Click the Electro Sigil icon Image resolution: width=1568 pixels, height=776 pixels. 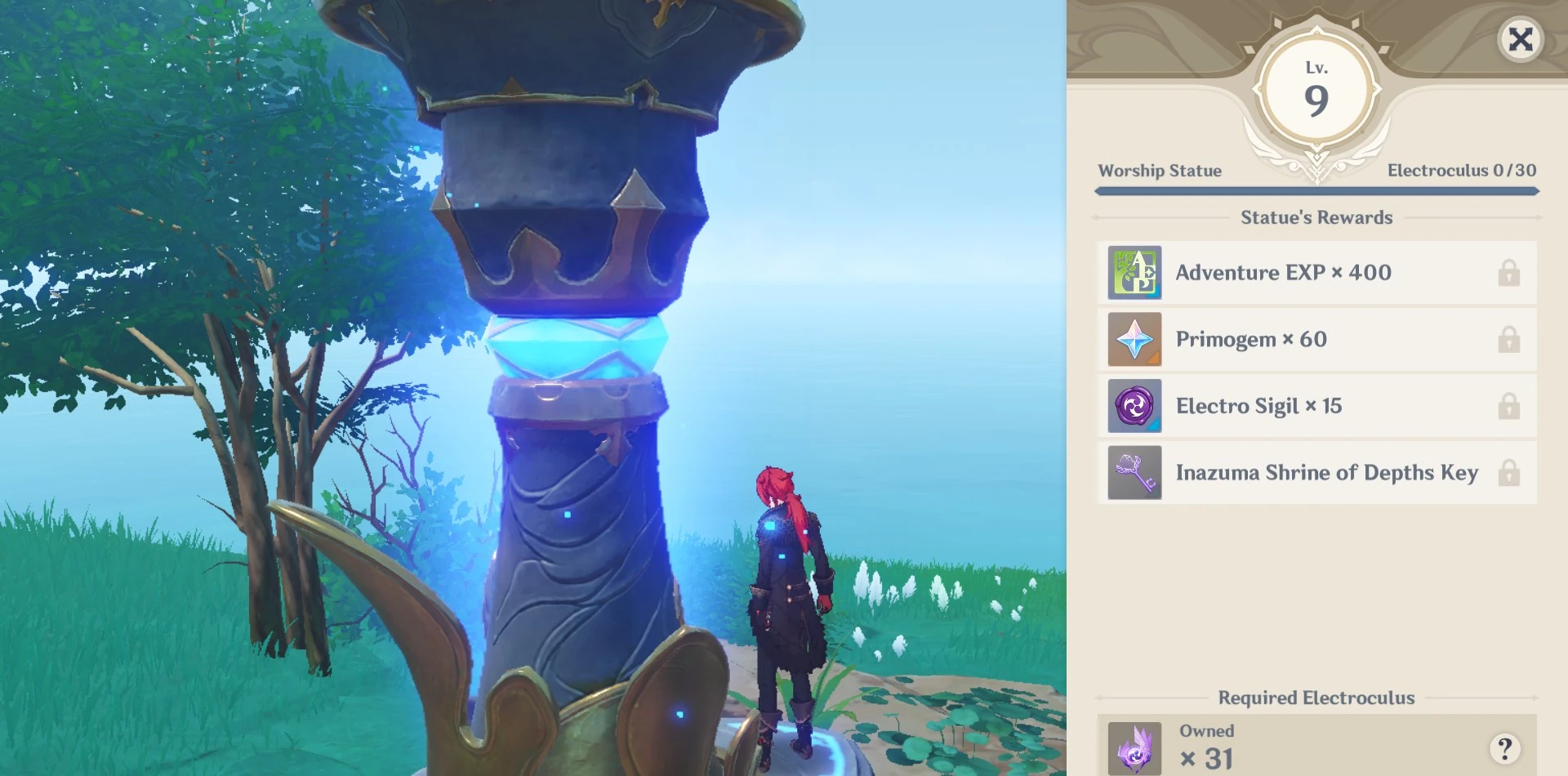(x=1134, y=406)
